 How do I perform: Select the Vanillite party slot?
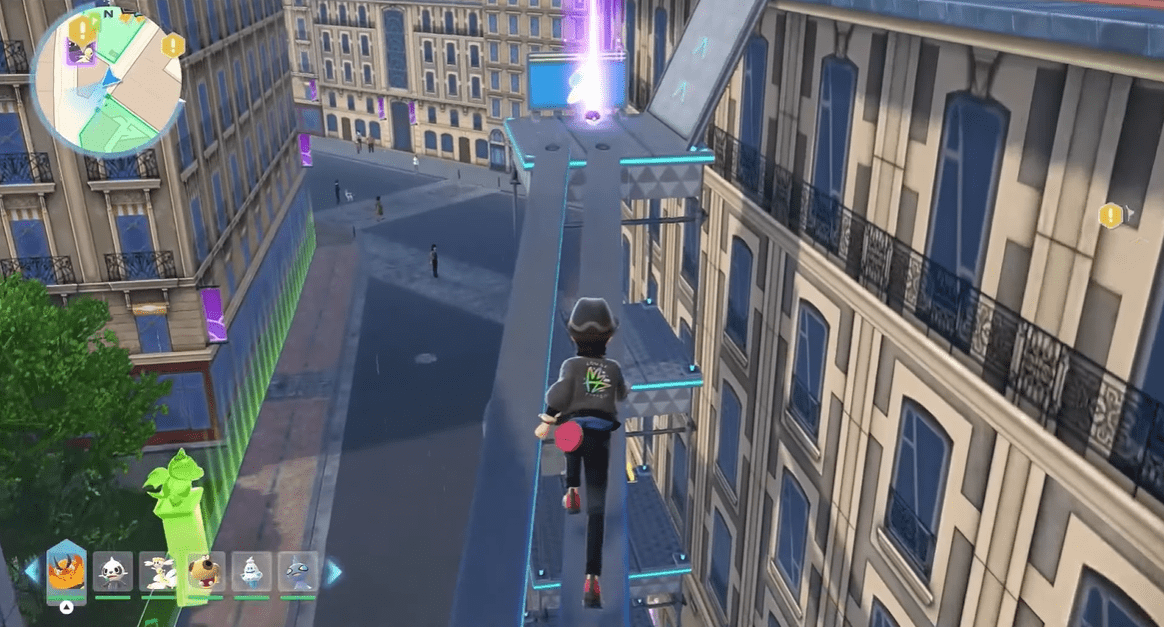tap(251, 571)
